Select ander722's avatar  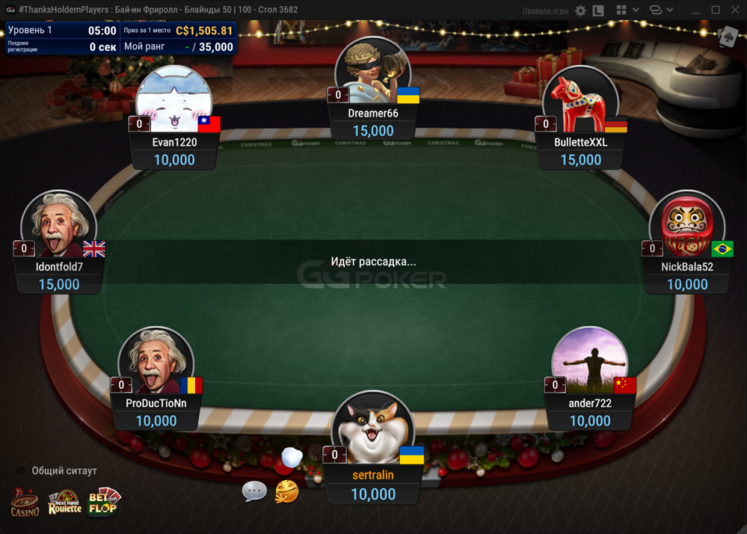point(589,362)
